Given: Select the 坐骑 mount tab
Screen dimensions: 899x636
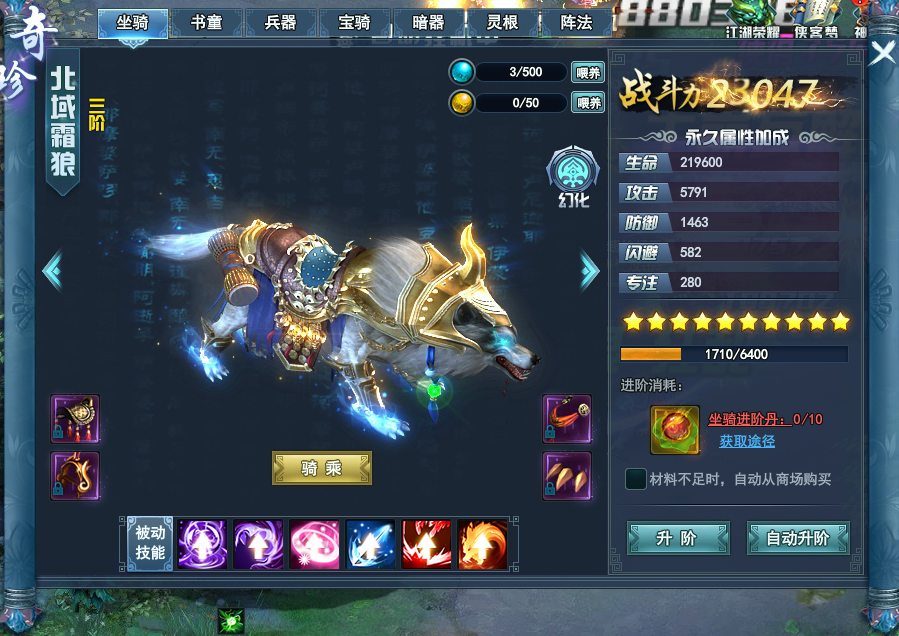Looking at the screenshot, I should click(x=132, y=22).
